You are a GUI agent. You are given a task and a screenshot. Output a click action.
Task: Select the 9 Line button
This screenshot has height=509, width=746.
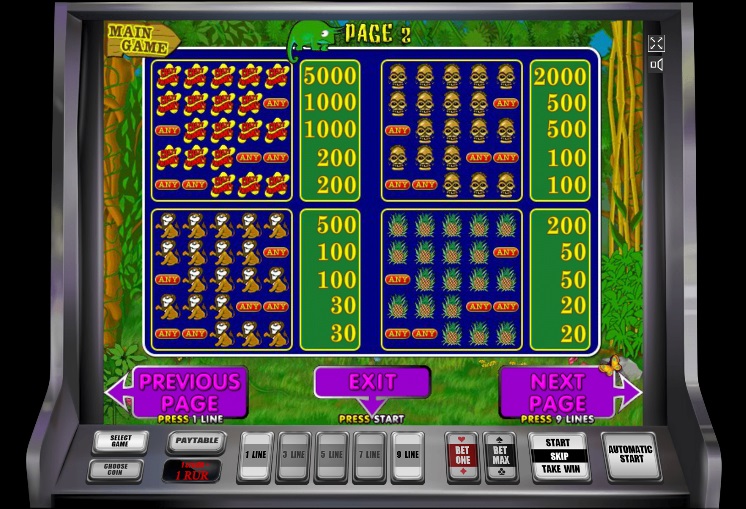click(x=408, y=457)
